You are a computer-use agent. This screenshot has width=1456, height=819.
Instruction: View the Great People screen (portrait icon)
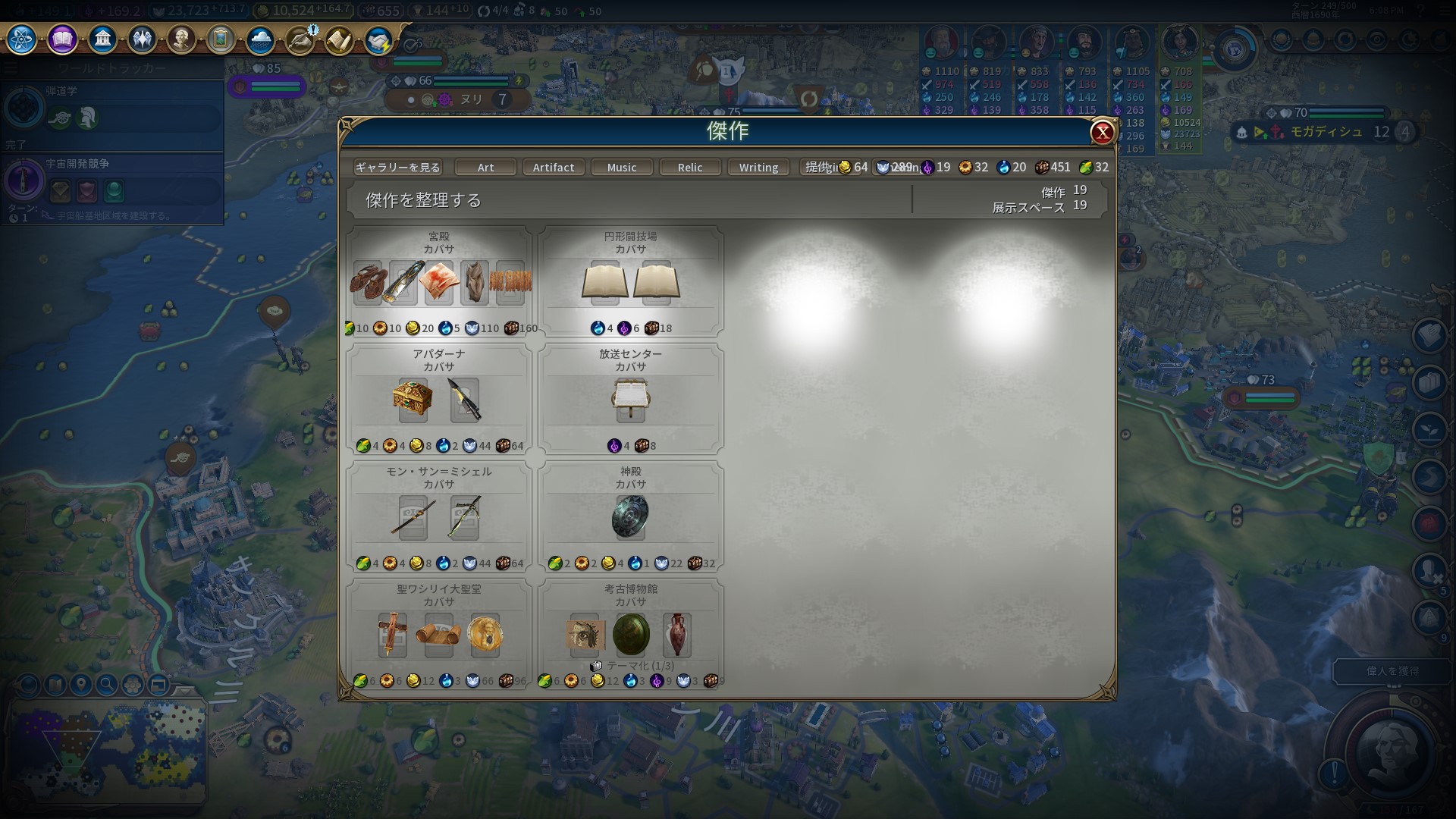pyautogui.click(x=182, y=39)
